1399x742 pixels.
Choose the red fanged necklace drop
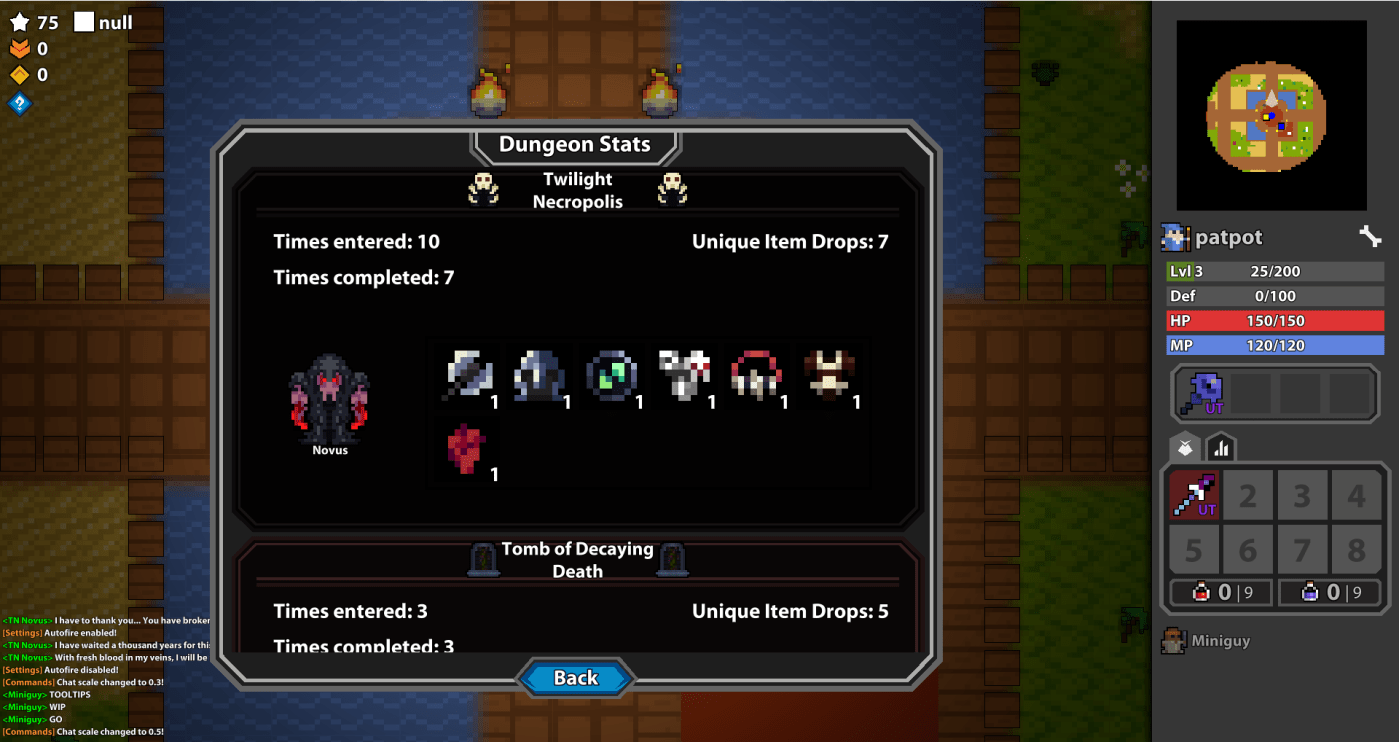pos(756,375)
